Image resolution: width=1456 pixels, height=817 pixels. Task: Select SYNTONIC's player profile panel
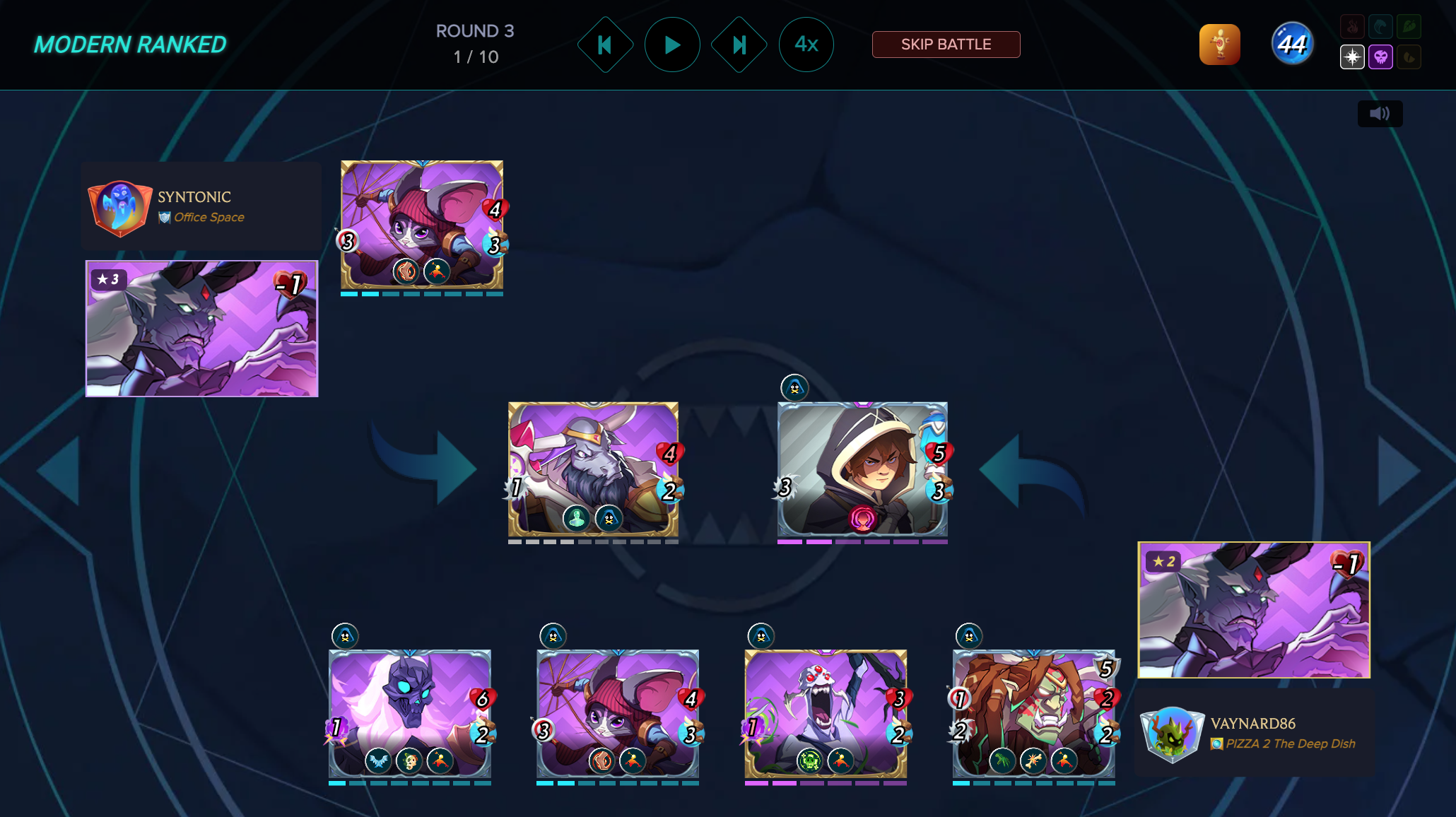pyautogui.click(x=201, y=206)
